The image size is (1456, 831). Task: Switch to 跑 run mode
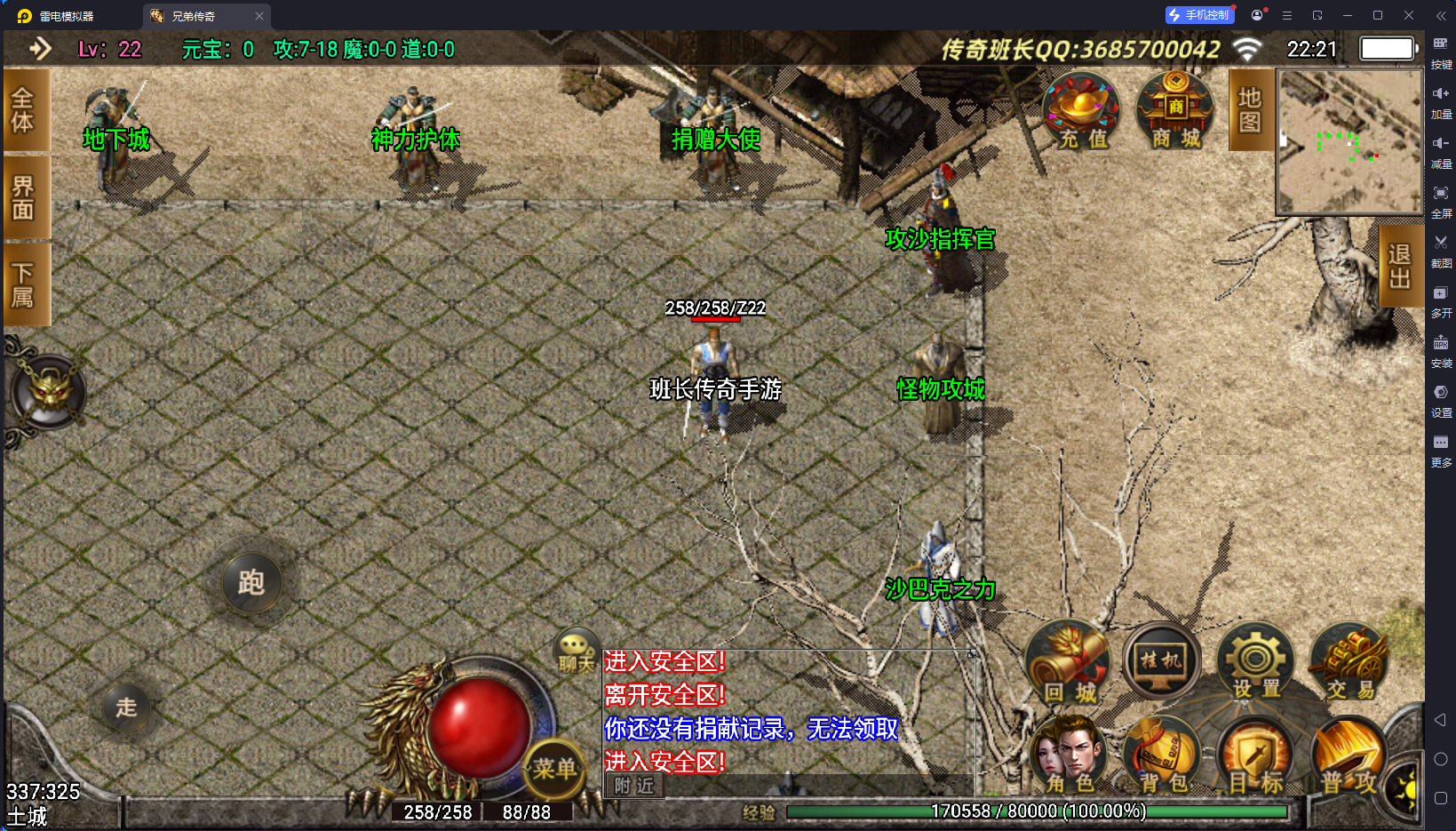coord(251,583)
